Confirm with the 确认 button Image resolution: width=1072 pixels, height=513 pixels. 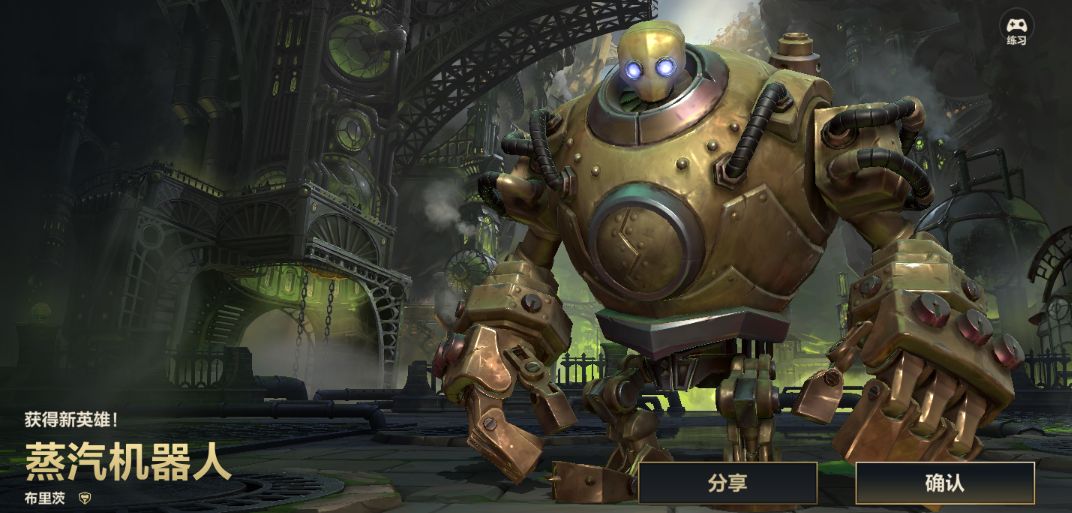[945, 483]
